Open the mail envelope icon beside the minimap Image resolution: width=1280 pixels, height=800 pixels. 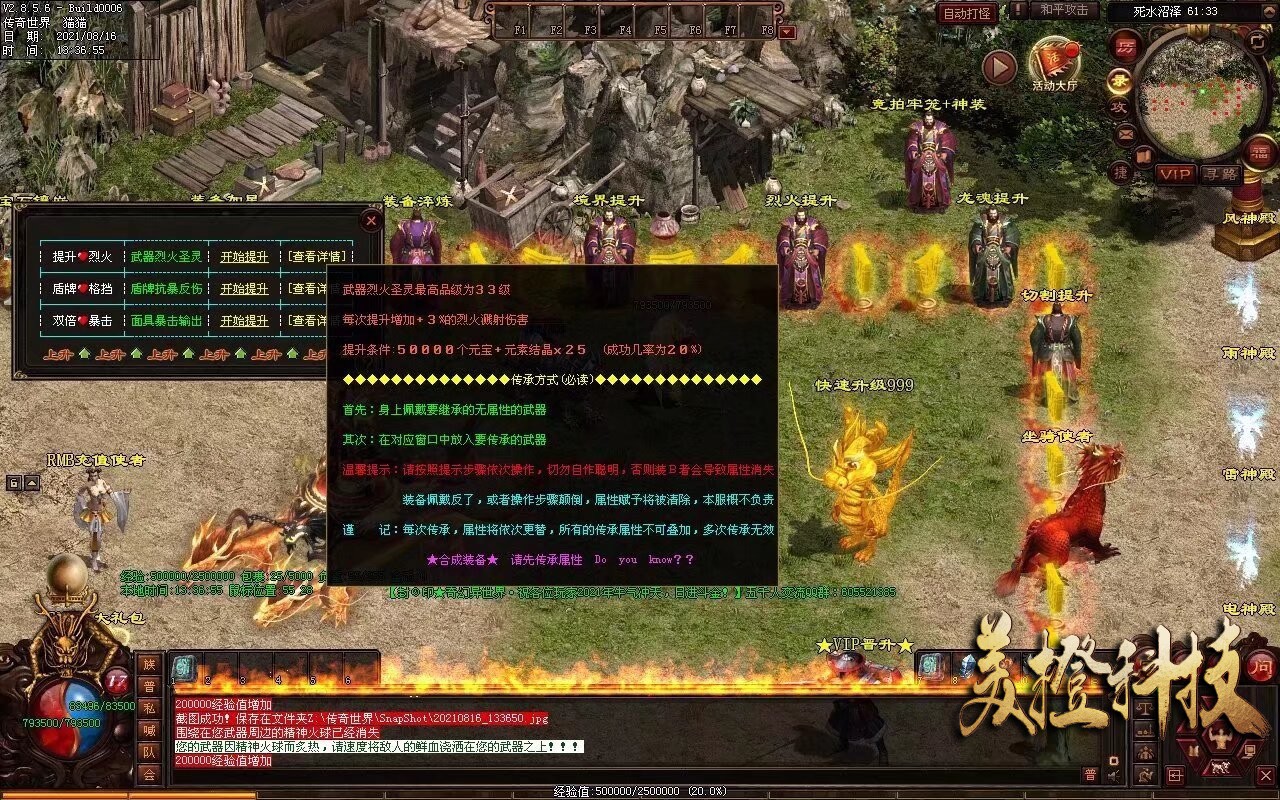pos(1124,134)
